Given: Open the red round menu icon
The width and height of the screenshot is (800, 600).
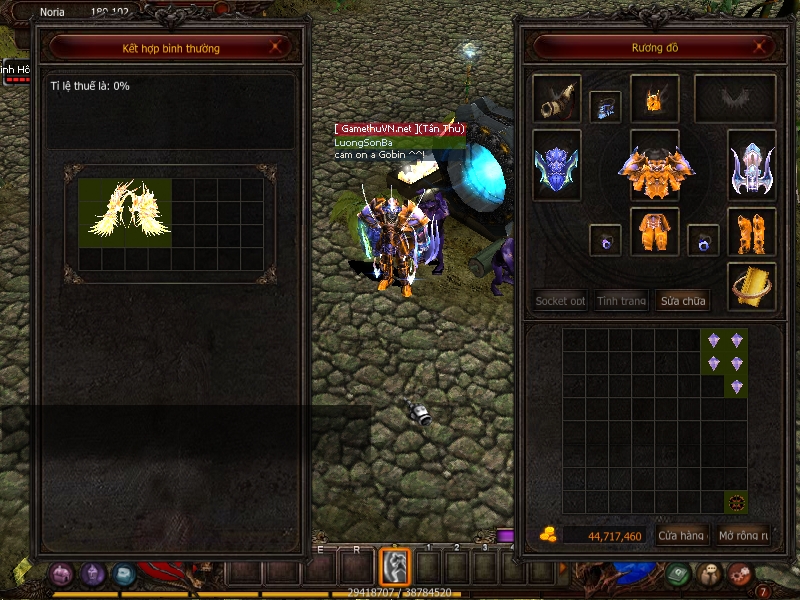Looking at the screenshot, I should pos(740,574).
